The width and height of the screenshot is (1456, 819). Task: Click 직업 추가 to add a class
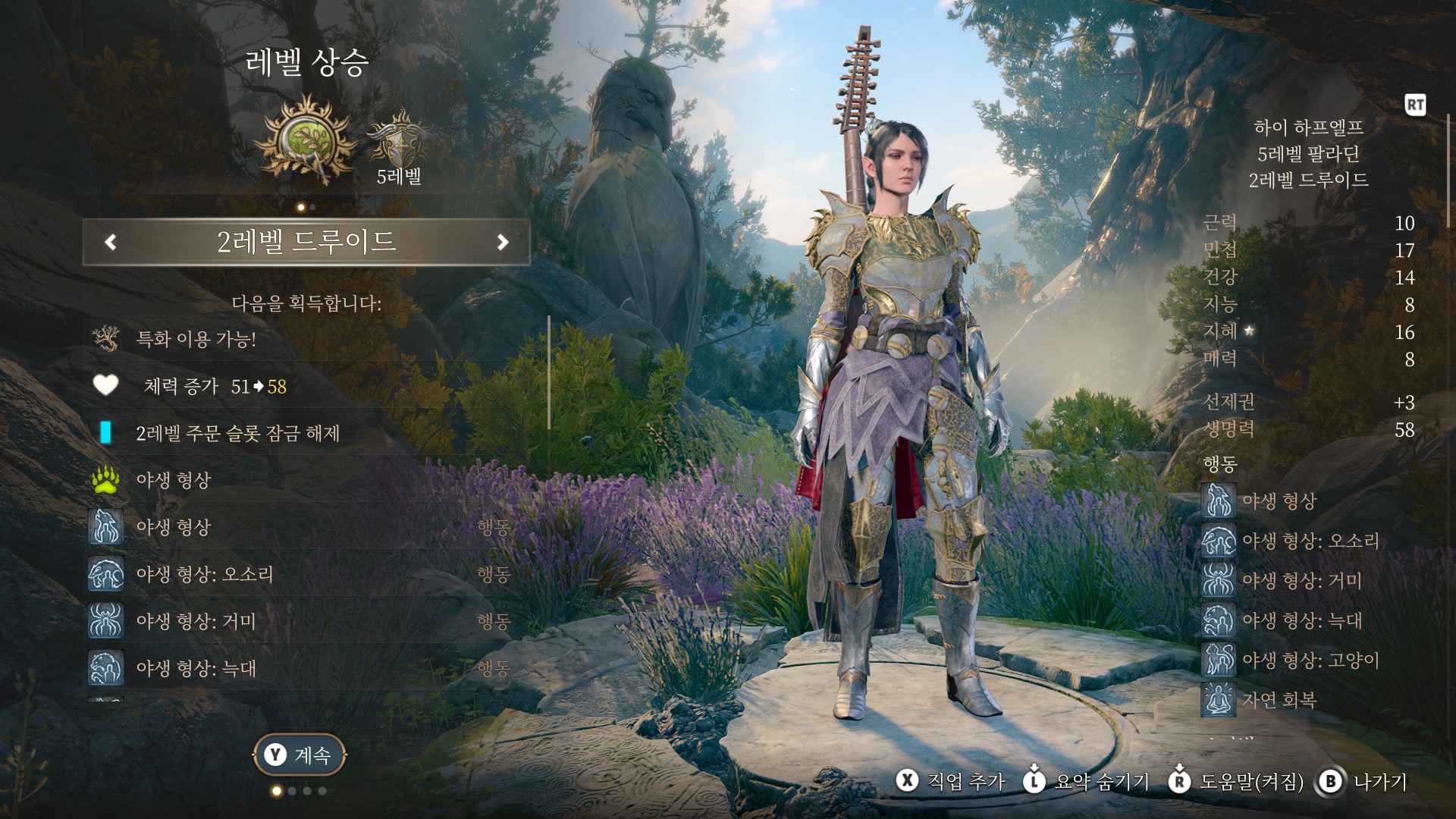click(951, 781)
